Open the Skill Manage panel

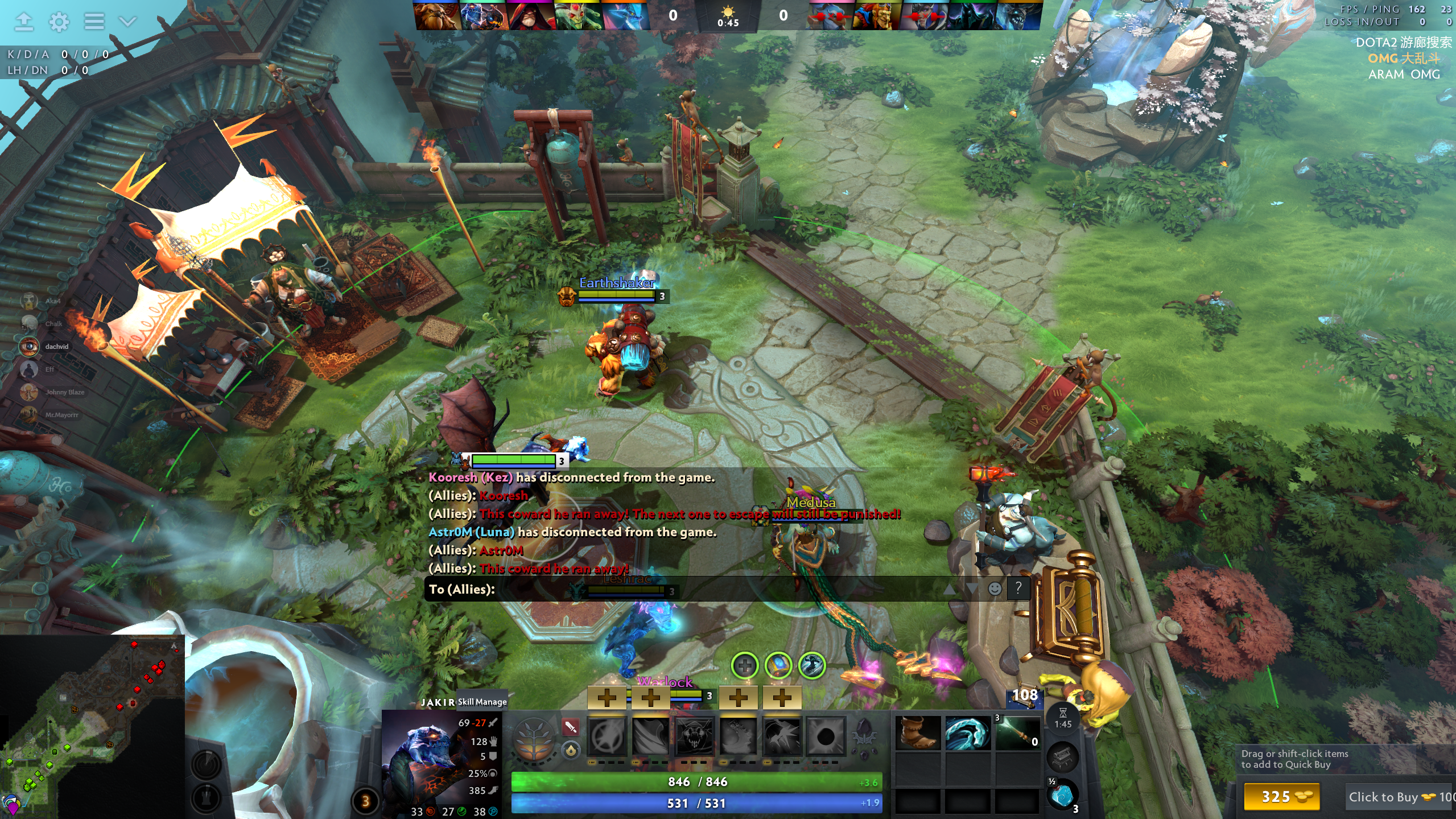click(482, 702)
